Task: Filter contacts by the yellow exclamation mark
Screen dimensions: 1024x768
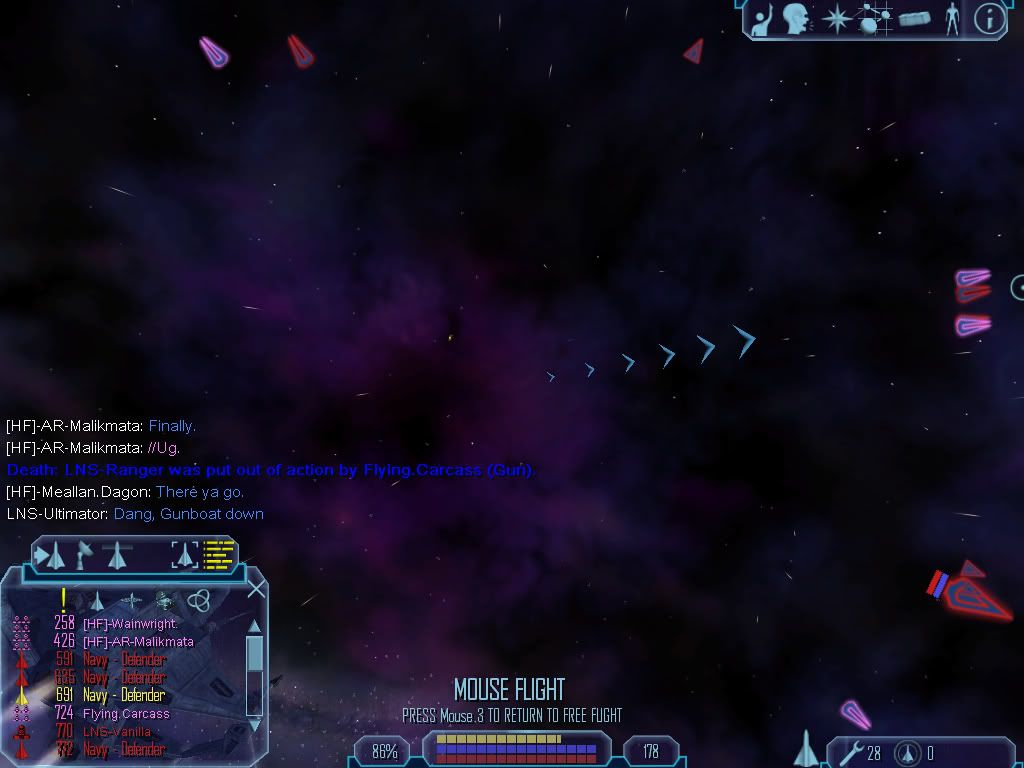Action: coord(63,599)
